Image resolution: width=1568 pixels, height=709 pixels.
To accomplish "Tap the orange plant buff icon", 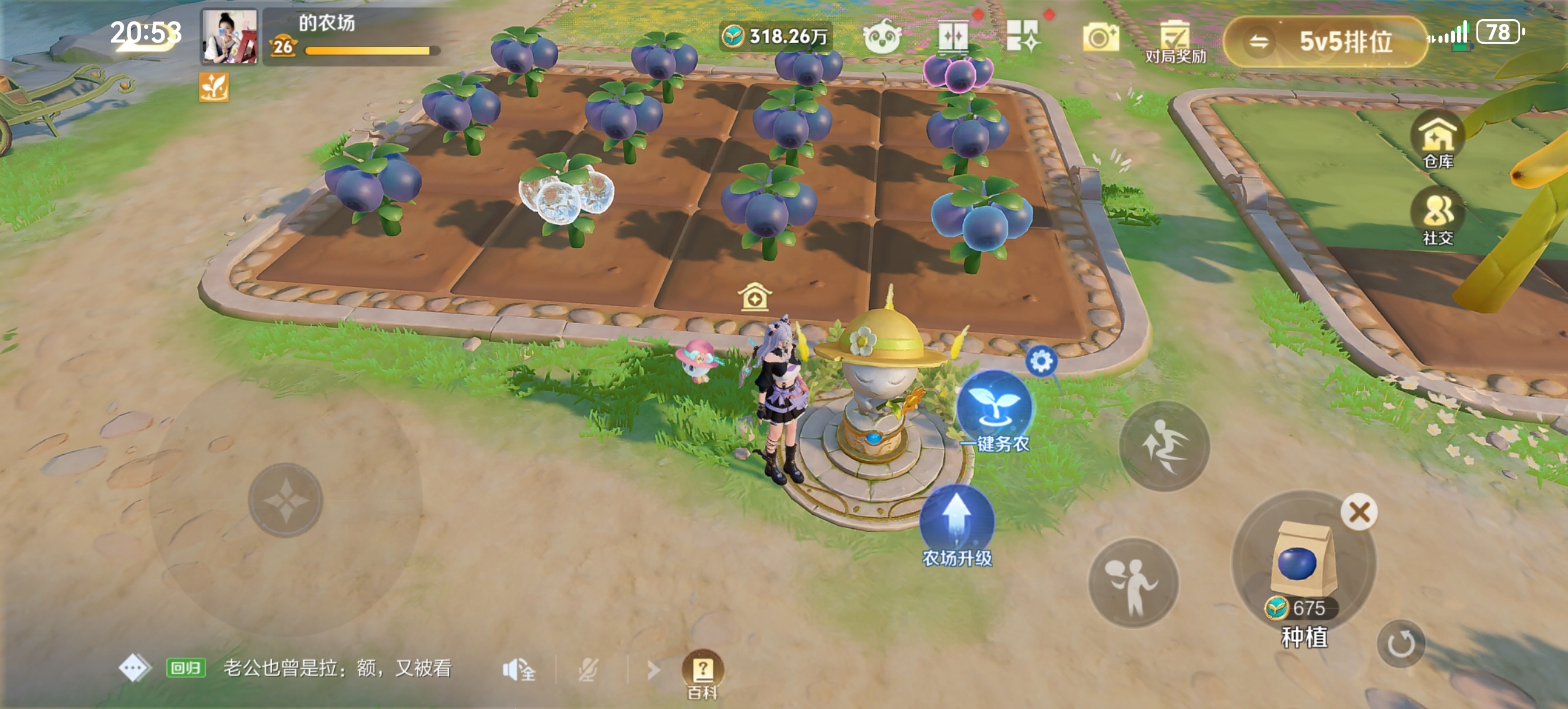I will coord(213,87).
